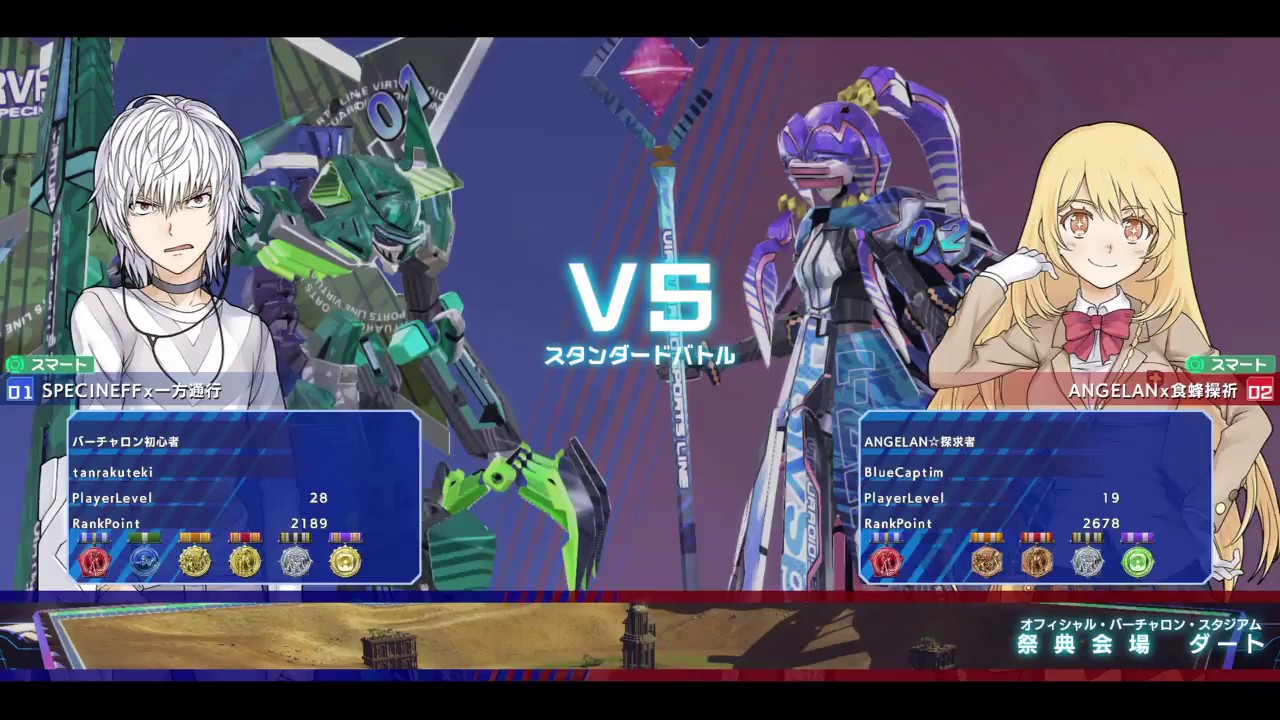Click the green medal on BlueCaptim's panel
The height and width of the screenshot is (720, 1280).
1138,560
